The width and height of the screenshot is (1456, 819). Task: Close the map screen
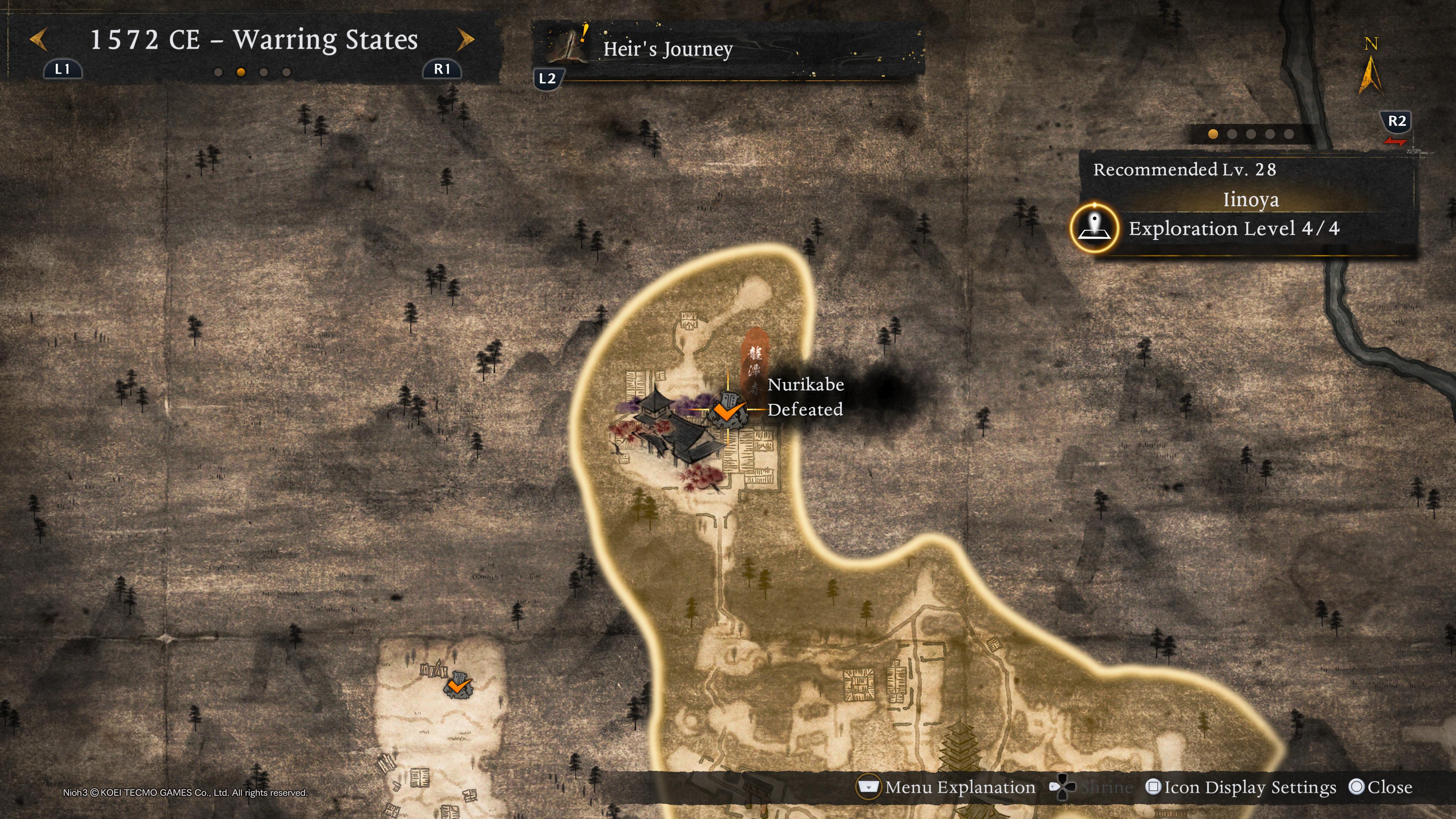(1380, 787)
